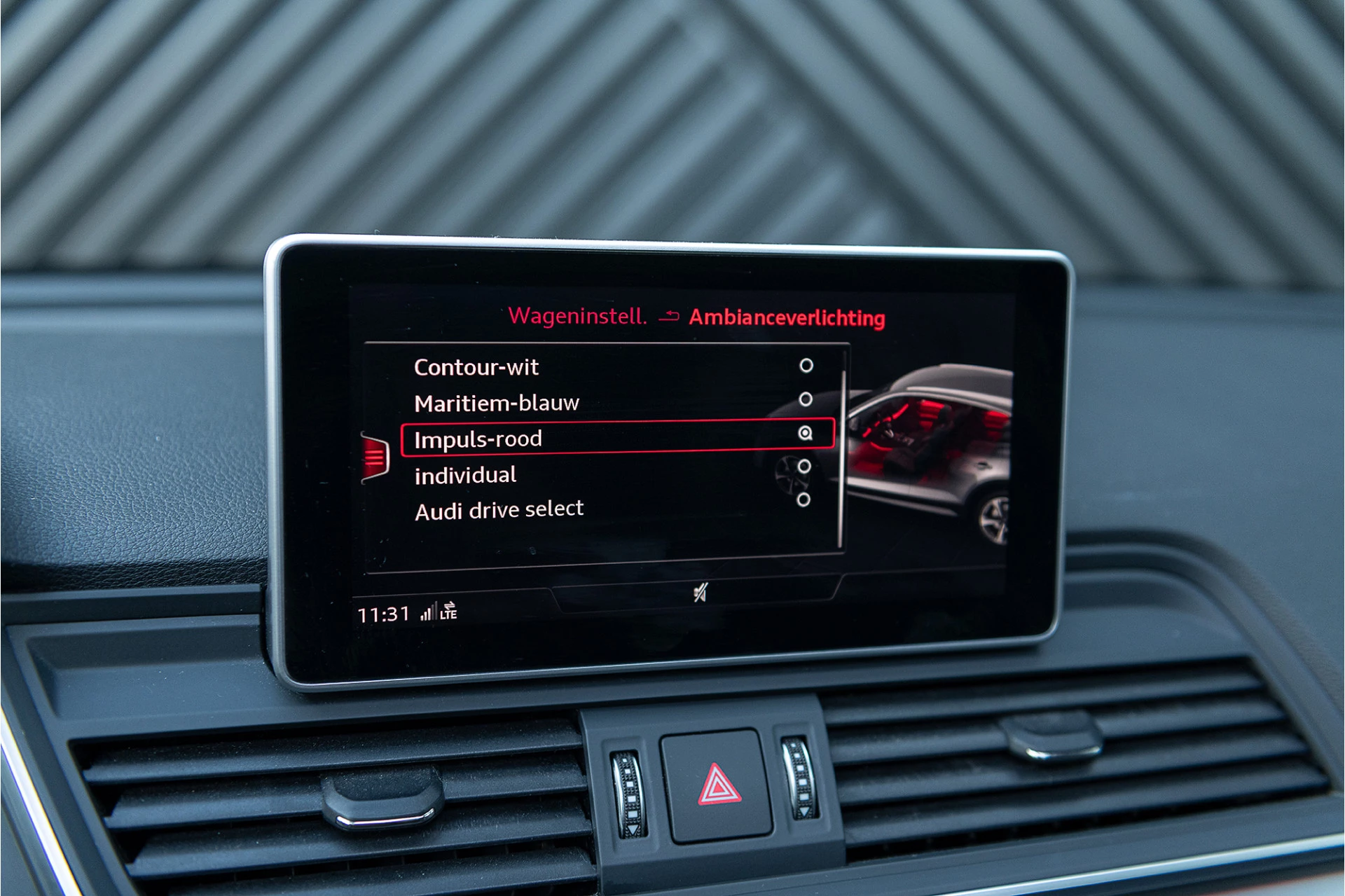Image resolution: width=1345 pixels, height=896 pixels.
Task: Select the Maritiem-blauw radio button
Action: point(807,399)
